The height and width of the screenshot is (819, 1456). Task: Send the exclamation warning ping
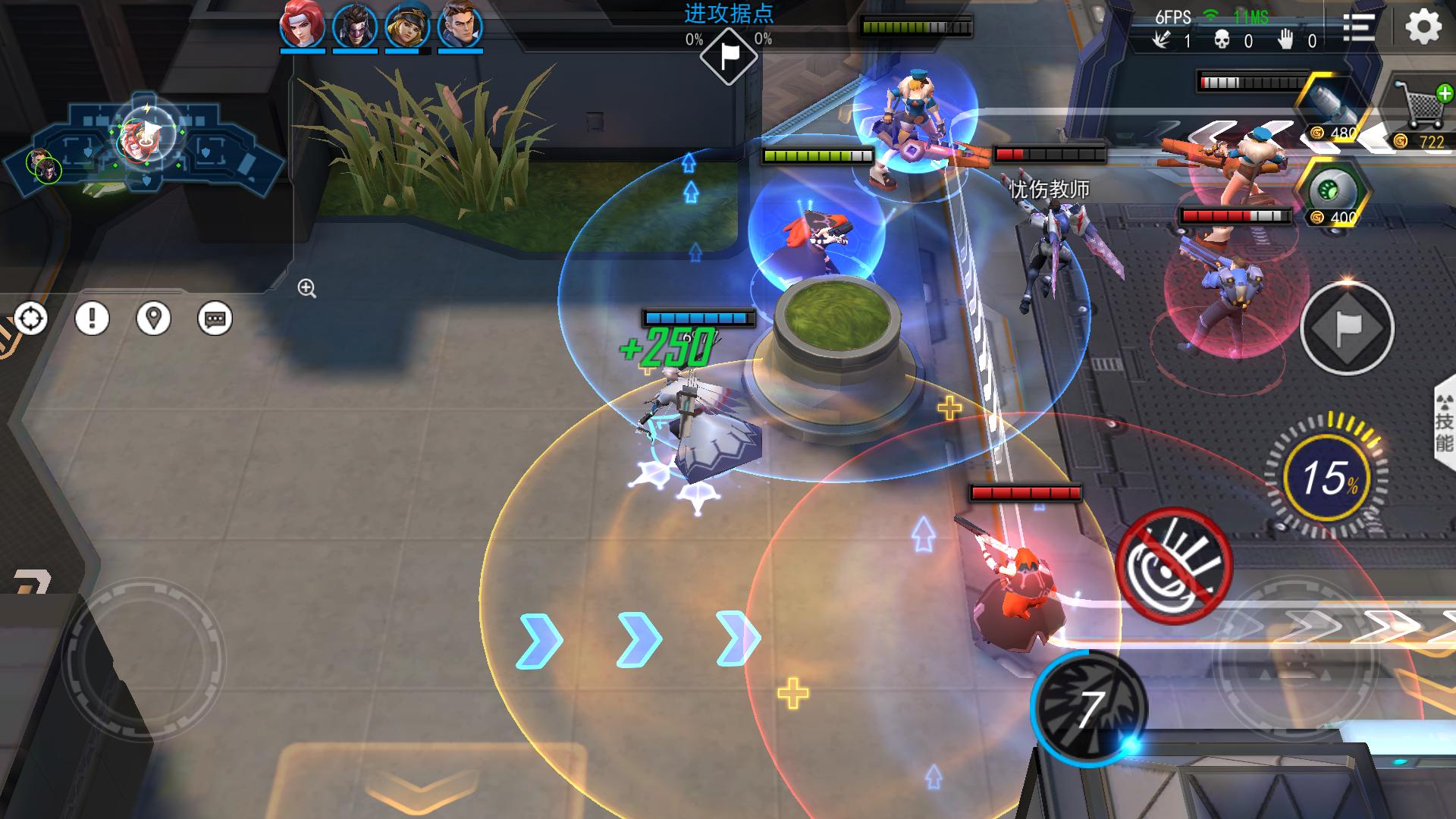92,318
